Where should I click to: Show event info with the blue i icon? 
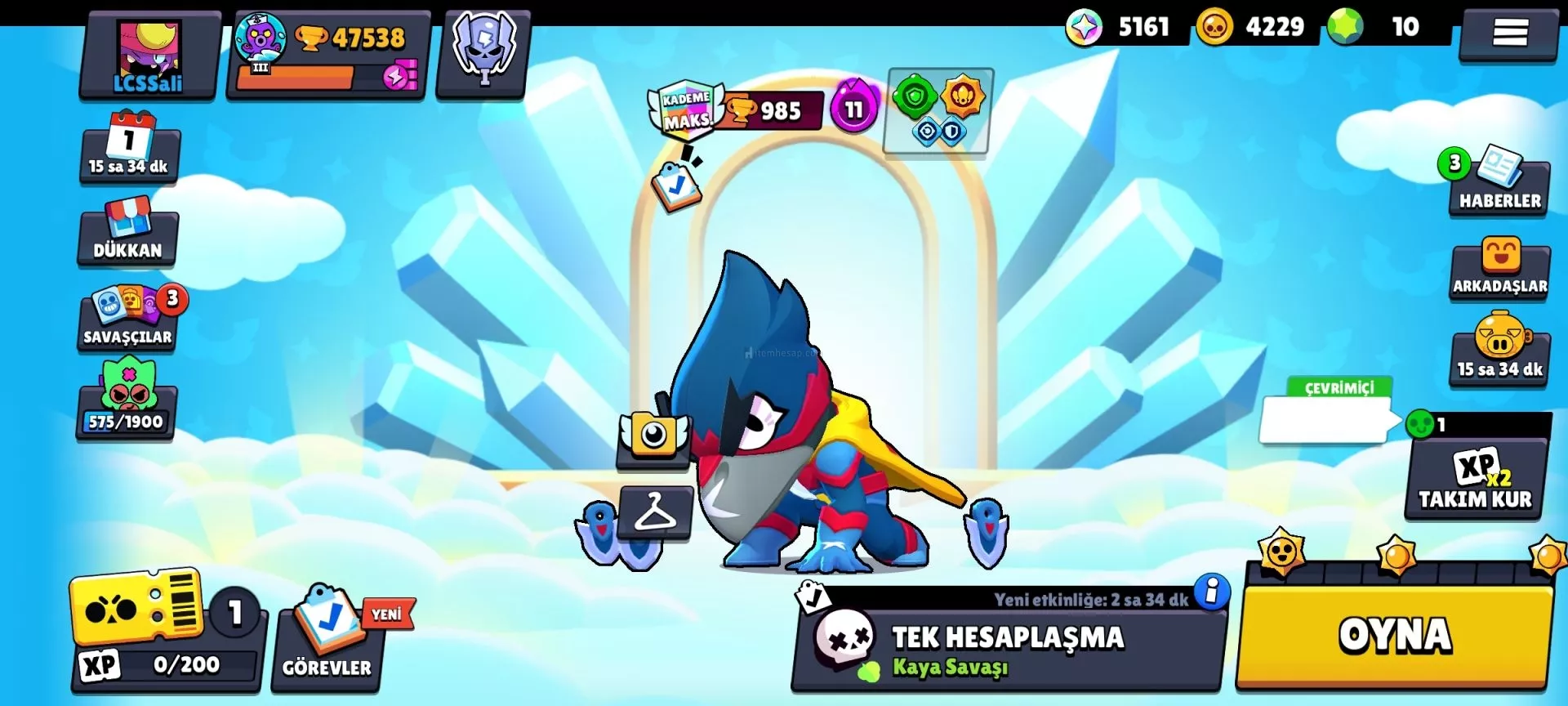point(1212,591)
